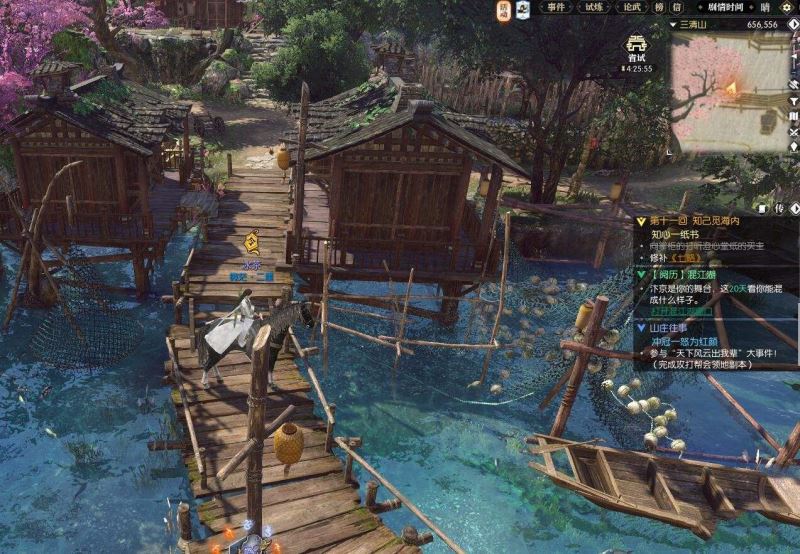Image resolution: width=800 pixels, height=554 pixels.
Task: Open the orange 活动 activities icon
Action: point(505,10)
